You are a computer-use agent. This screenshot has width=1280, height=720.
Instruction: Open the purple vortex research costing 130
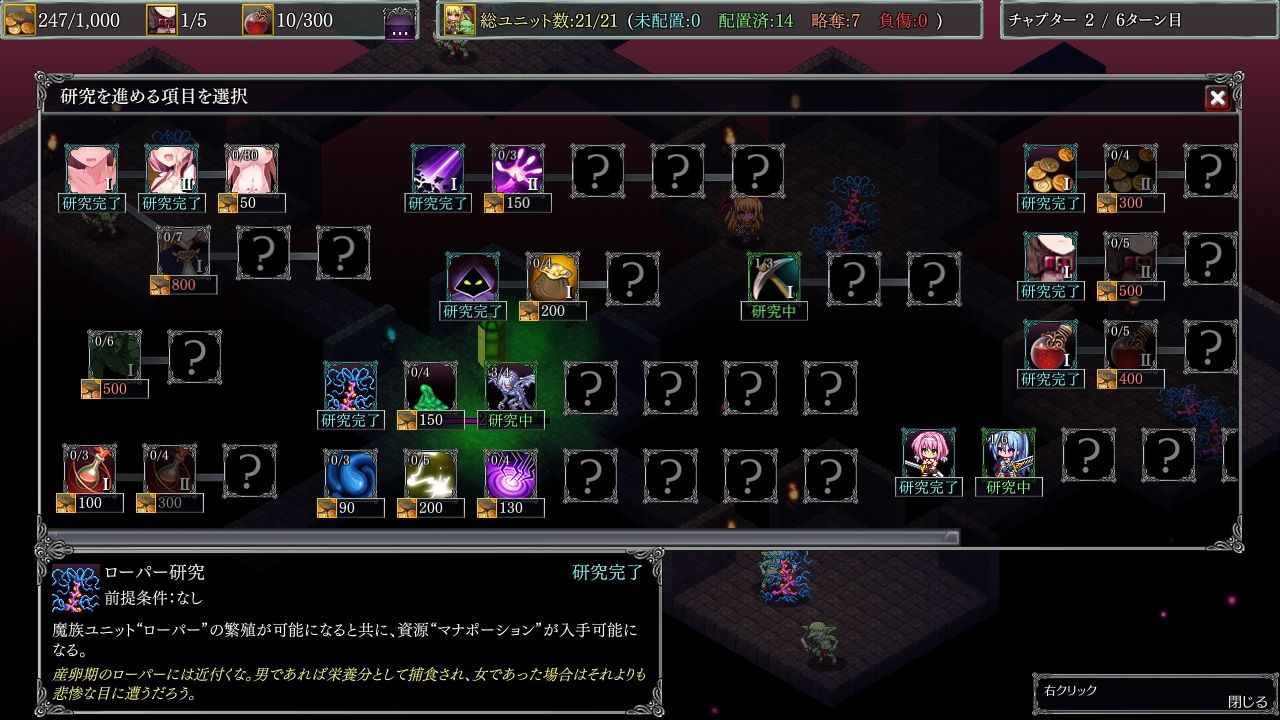pos(508,470)
